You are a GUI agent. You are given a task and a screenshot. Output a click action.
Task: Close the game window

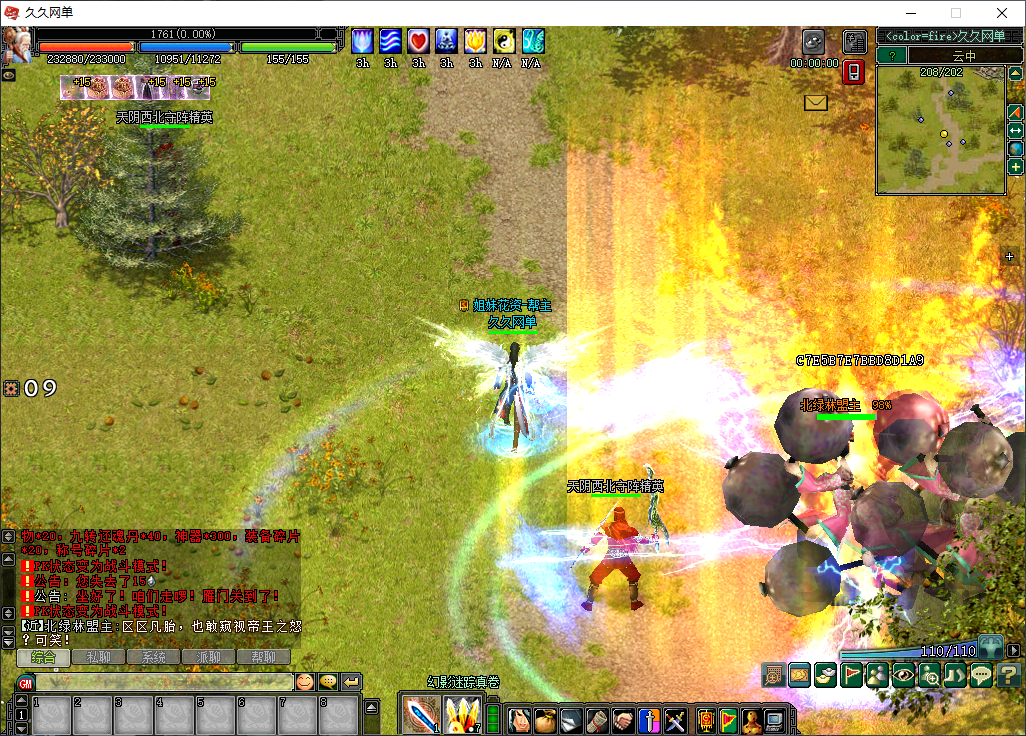point(1002,13)
